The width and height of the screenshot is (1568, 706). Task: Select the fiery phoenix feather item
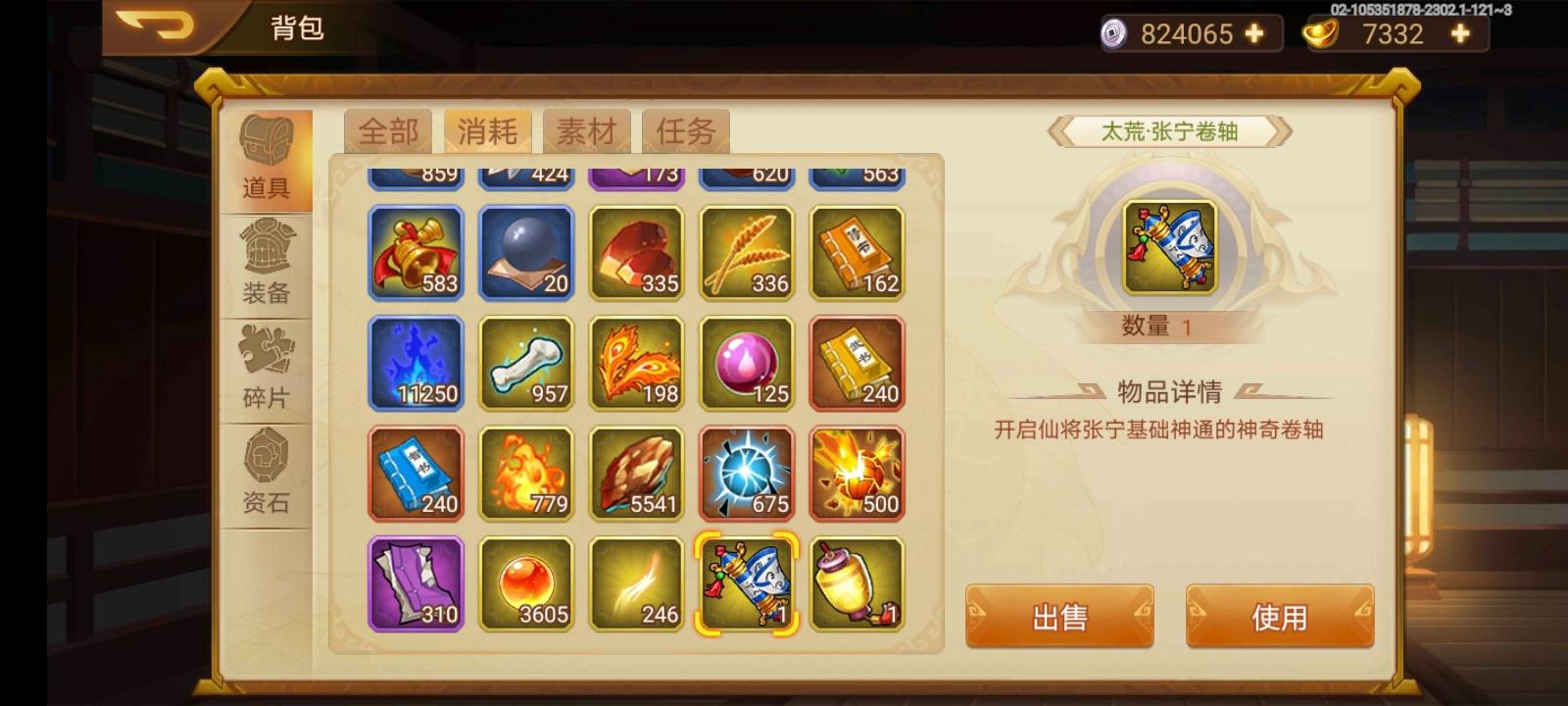[635, 363]
